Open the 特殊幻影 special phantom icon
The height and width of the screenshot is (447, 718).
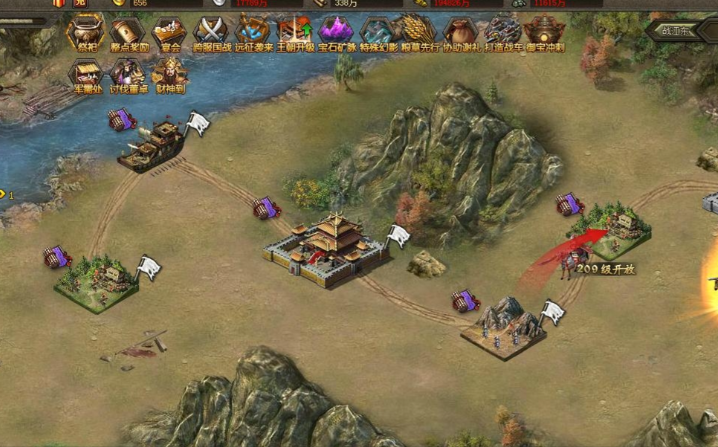378,32
